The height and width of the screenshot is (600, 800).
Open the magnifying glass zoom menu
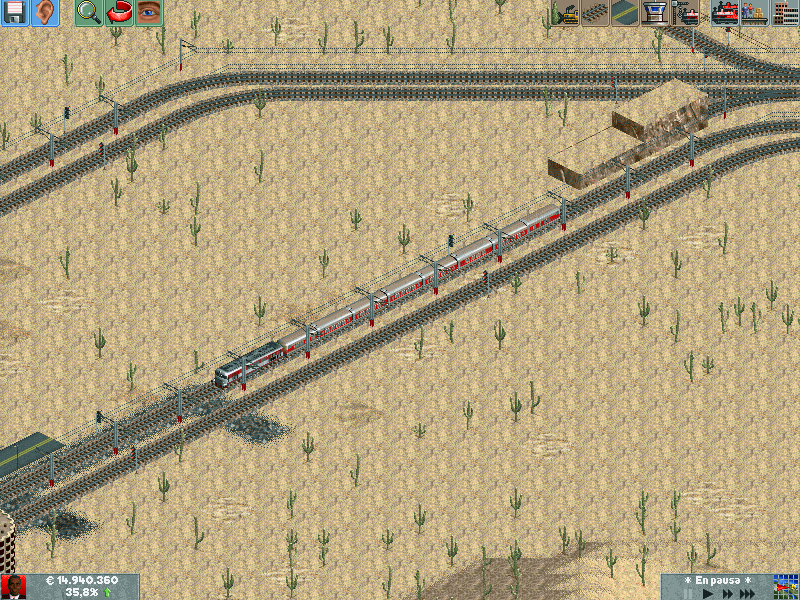coord(89,13)
